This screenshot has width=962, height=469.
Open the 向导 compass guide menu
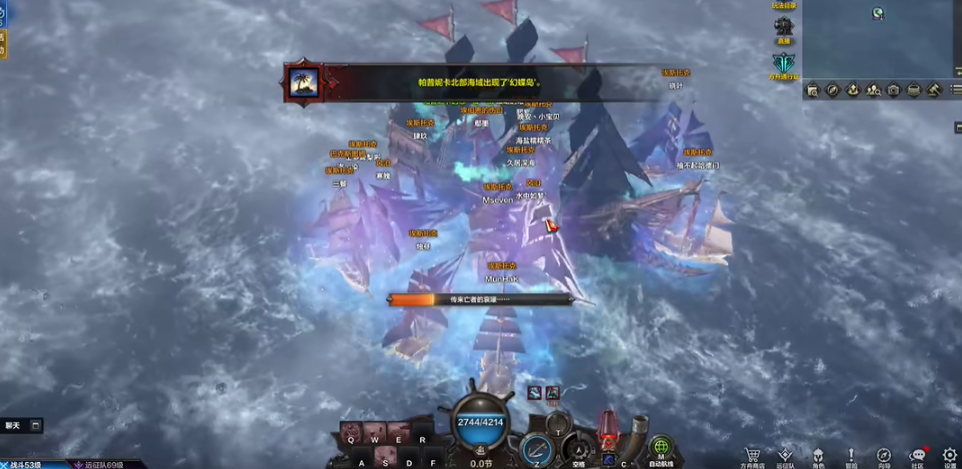tap(884, 453)
